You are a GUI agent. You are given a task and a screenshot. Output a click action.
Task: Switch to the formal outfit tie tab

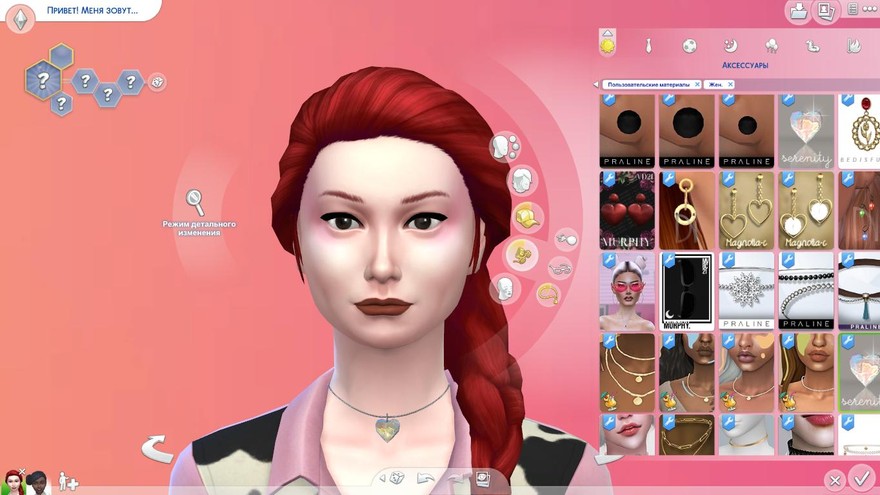[x=648, y=46]
